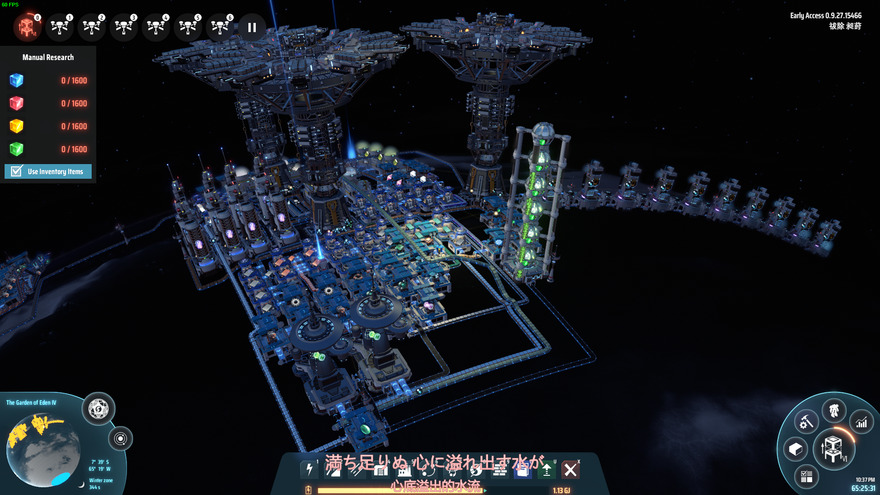Open the inventory box icon

[x=796, y=448]
